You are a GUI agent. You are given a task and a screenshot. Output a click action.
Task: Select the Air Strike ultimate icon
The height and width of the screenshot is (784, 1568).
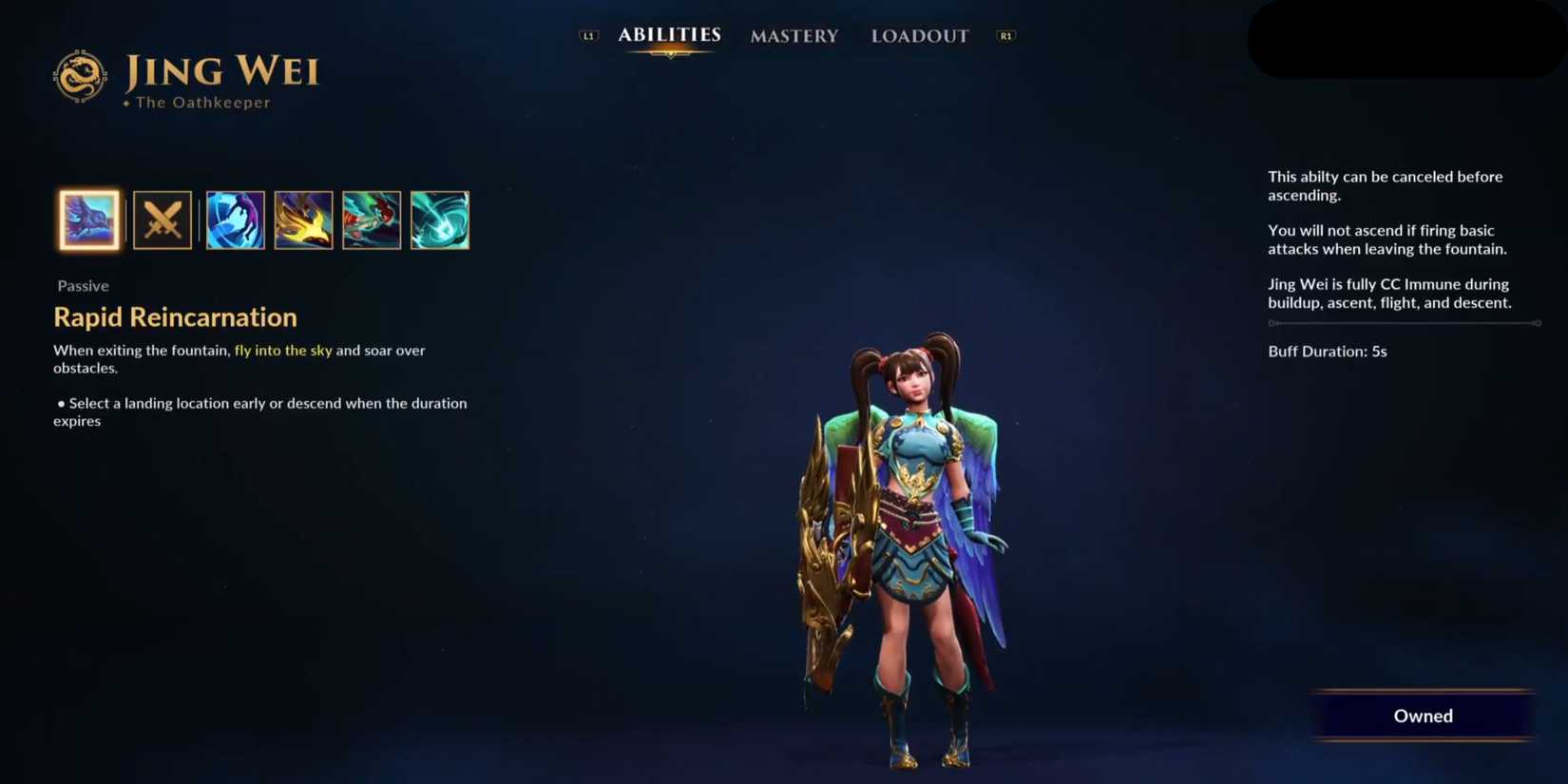[440, 220]
